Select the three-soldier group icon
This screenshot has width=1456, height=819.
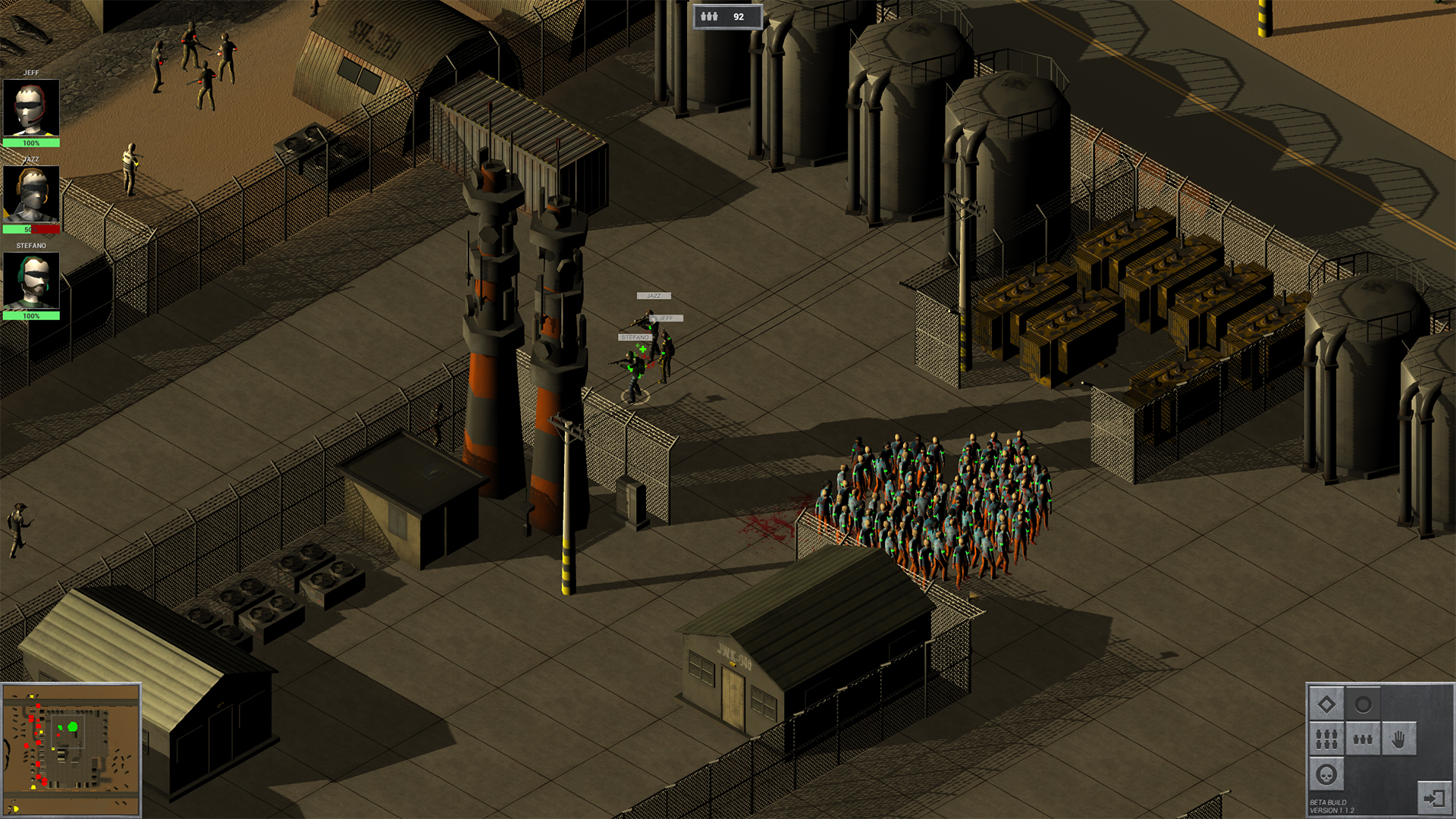pos(1363,739)
